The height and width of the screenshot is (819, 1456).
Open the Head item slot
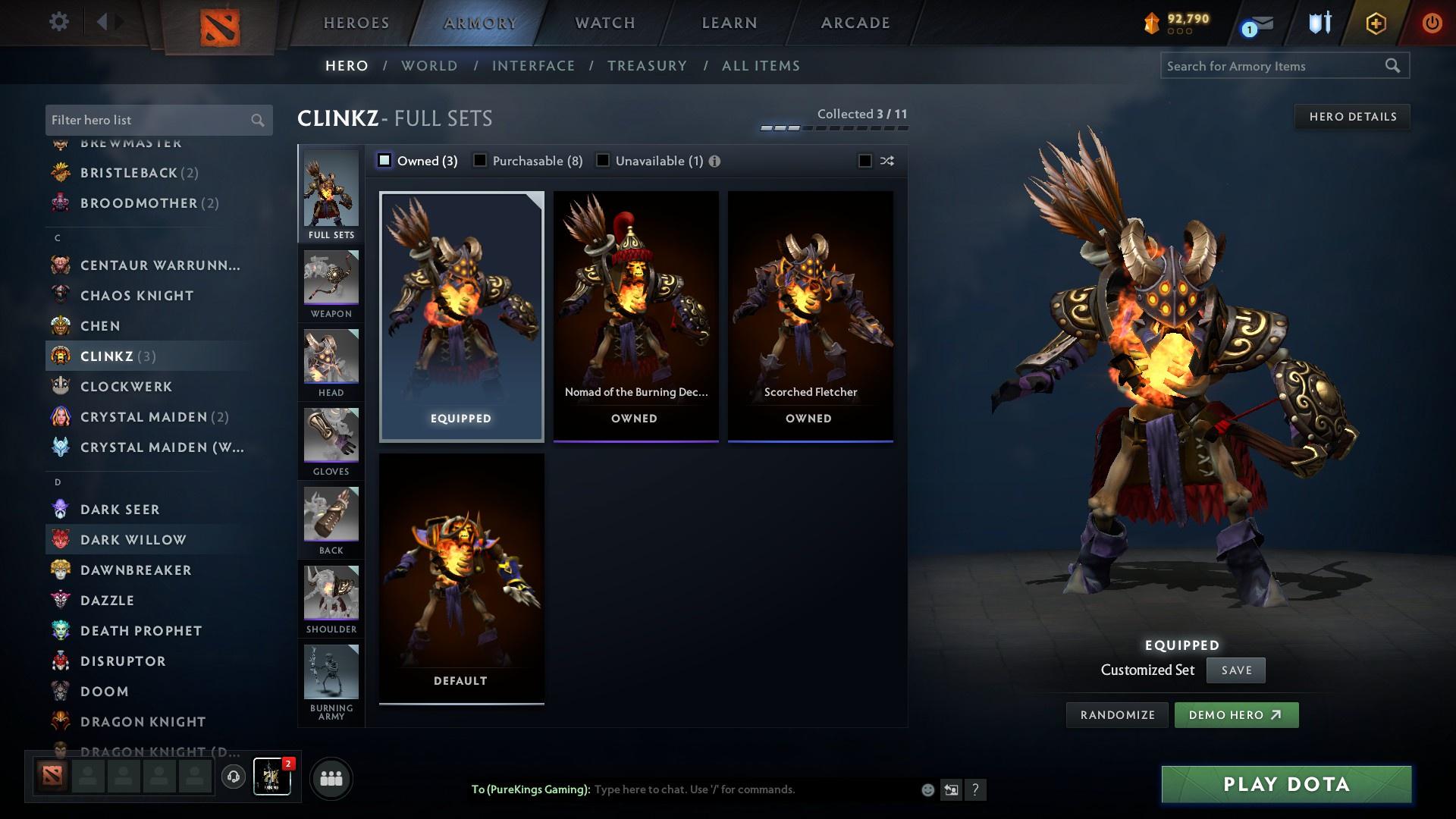point(331,364)
